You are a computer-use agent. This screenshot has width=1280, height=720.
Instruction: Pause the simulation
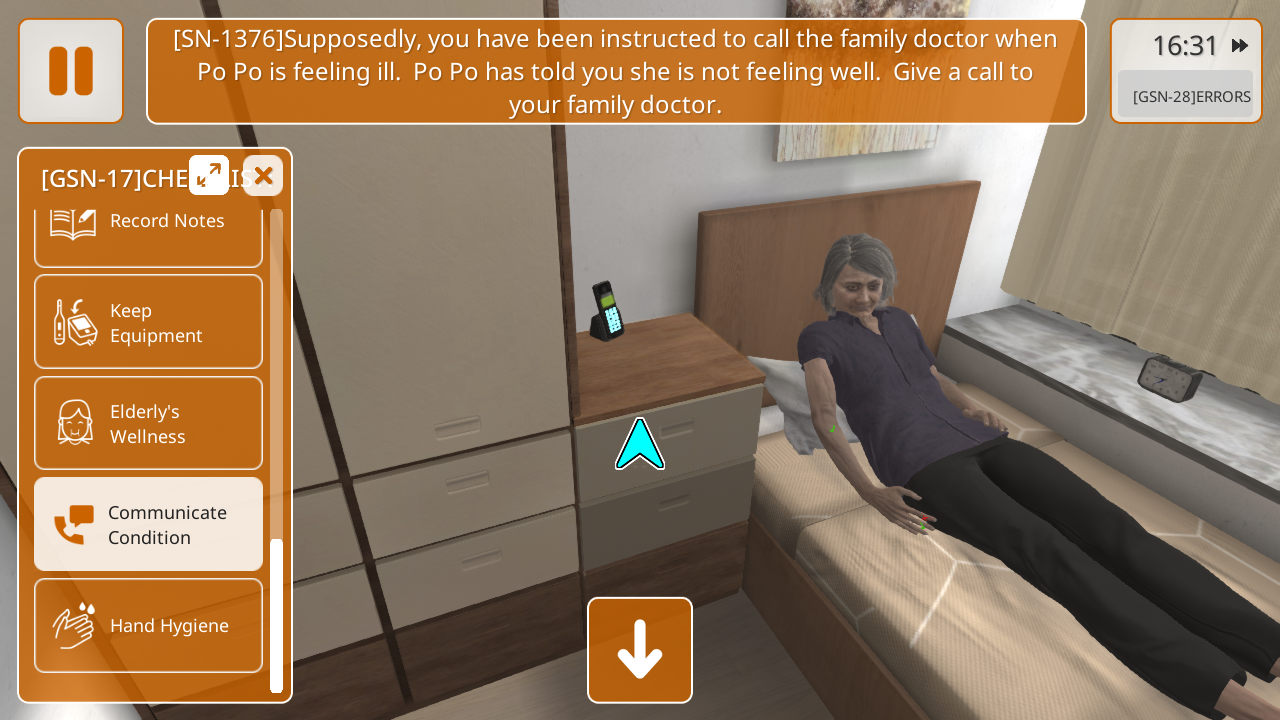[71, 71]
